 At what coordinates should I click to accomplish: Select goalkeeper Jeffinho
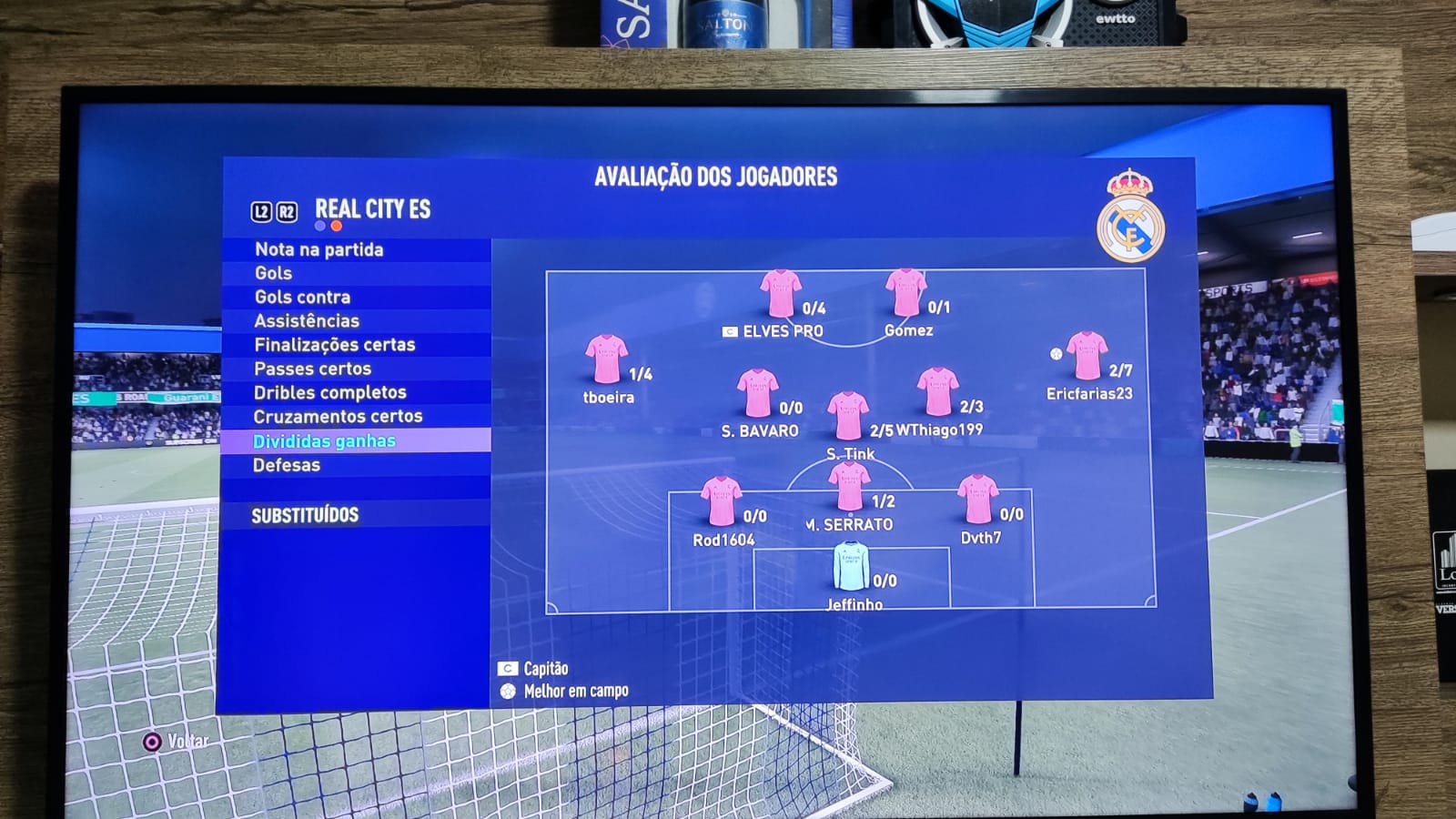[851, 566]
